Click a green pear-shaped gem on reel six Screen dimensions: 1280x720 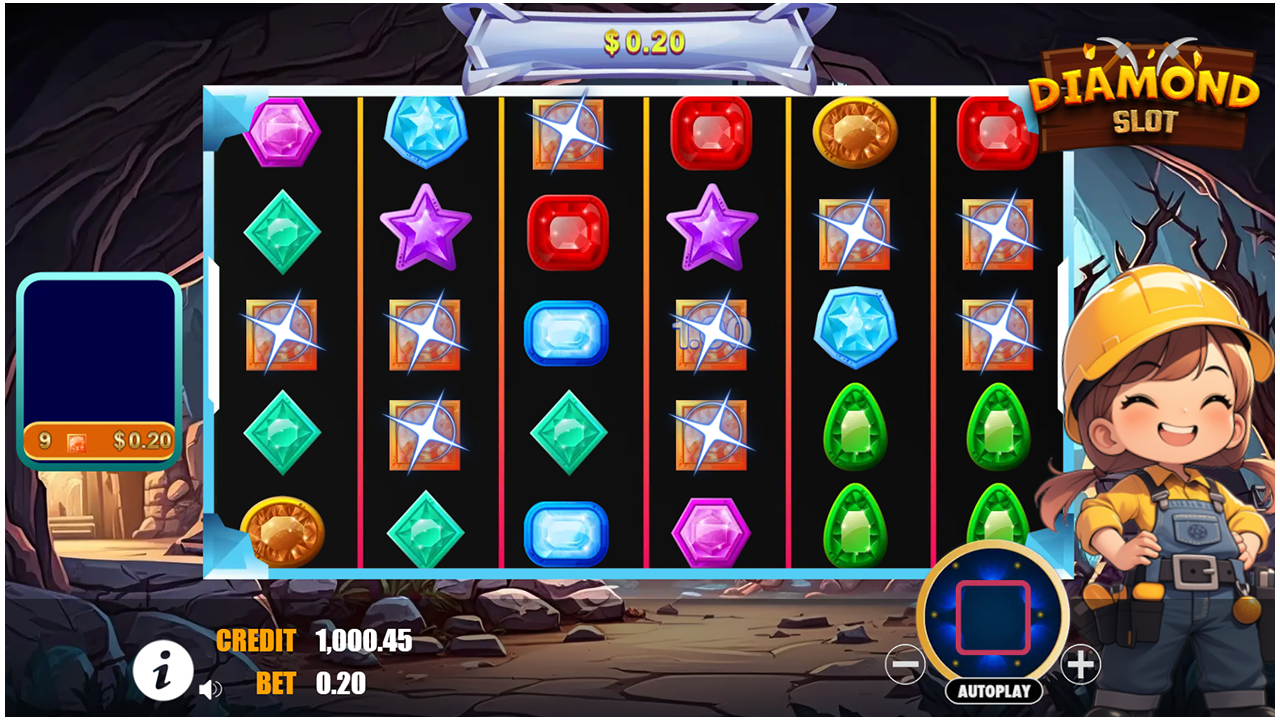pyautogui.click(x=997, y=432)
